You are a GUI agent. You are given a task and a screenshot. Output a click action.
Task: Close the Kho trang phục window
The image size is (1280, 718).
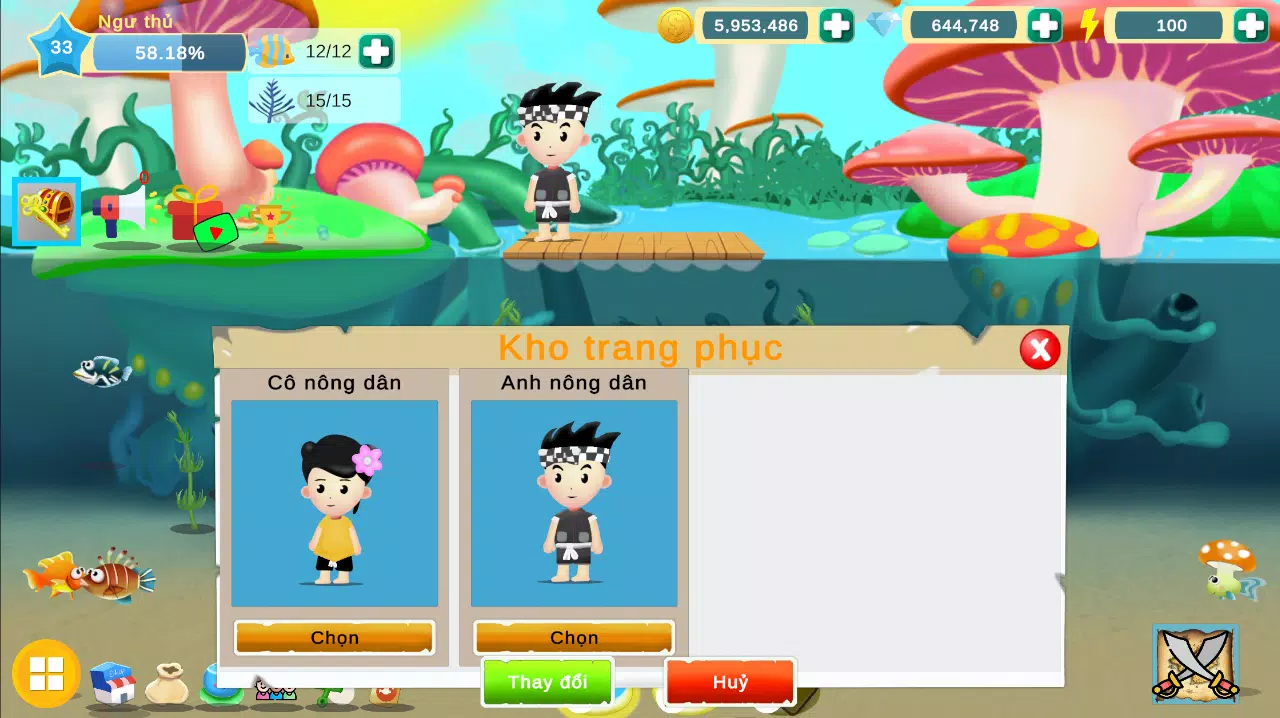1040,349
